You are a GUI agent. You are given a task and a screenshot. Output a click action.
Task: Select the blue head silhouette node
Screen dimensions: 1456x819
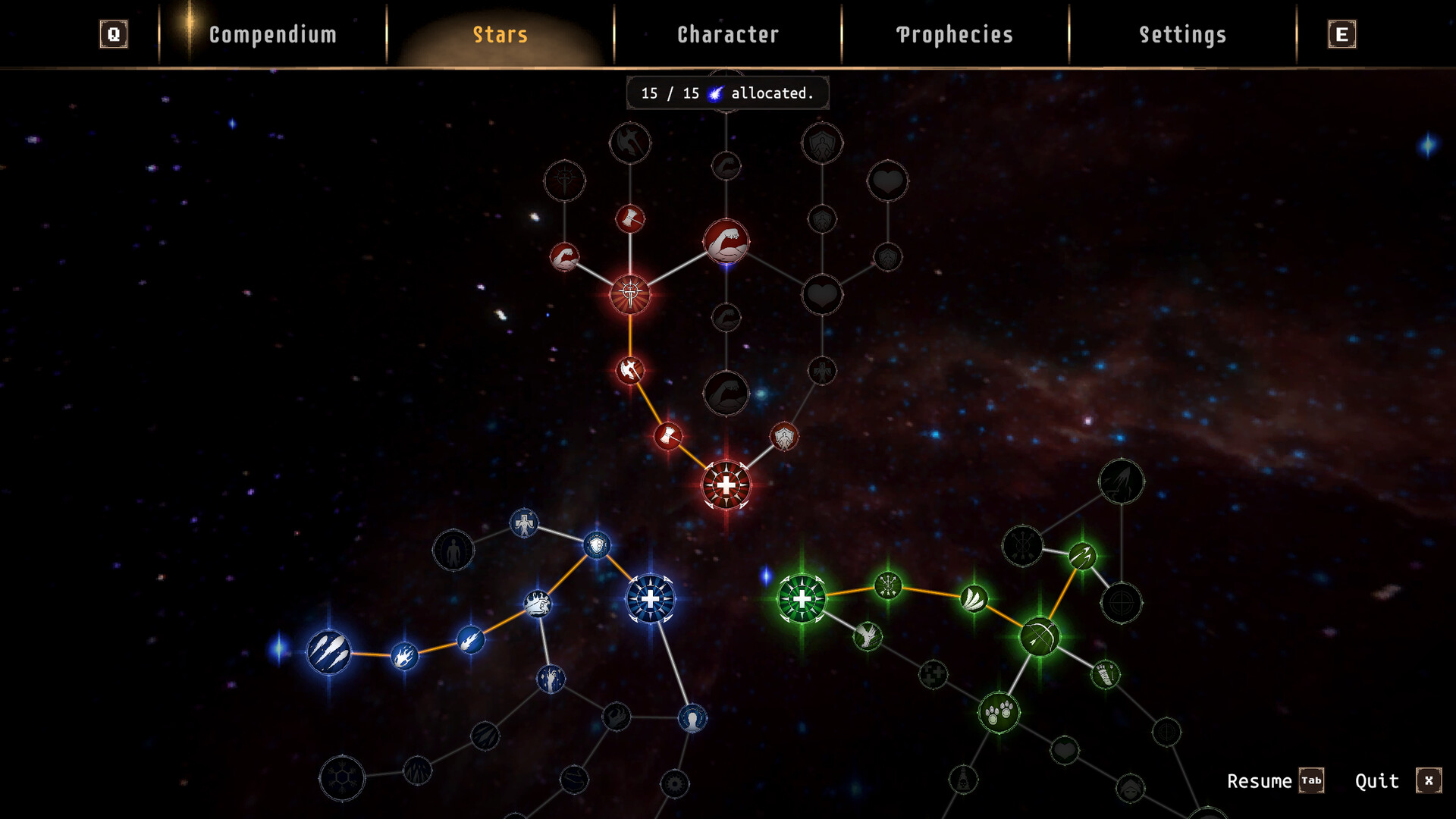pyautogui.click(x=692, y=718)
